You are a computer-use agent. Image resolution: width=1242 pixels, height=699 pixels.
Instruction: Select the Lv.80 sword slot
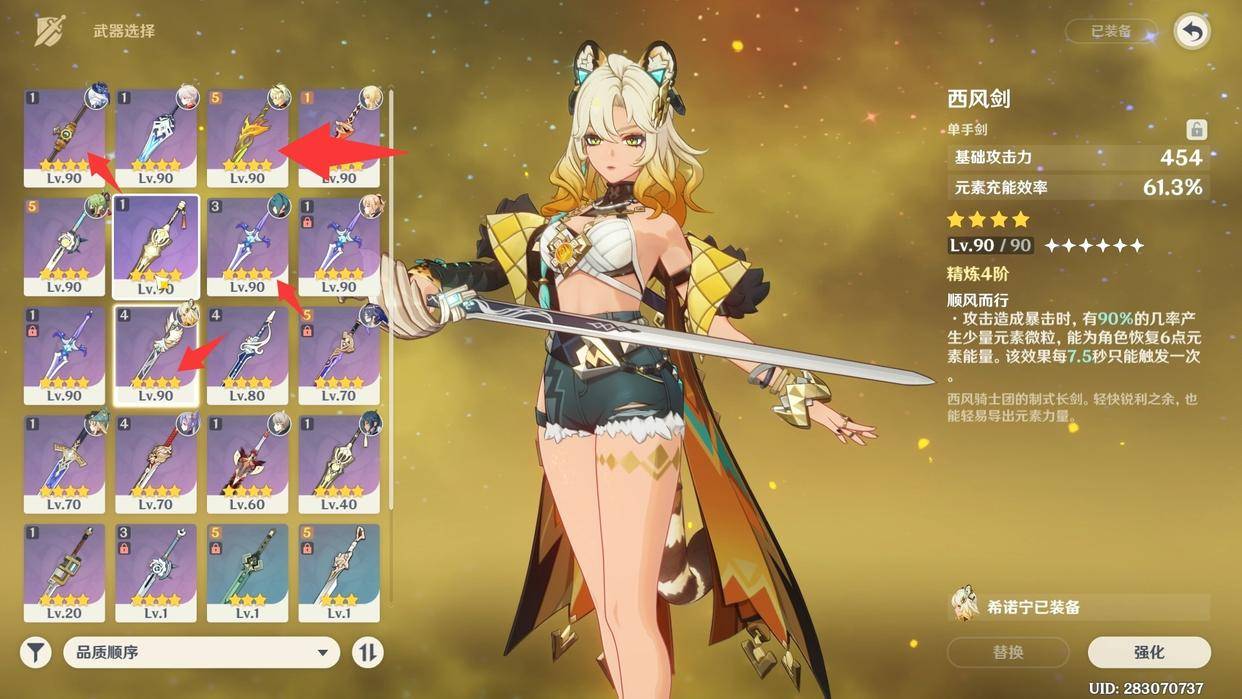pos(247,354)
